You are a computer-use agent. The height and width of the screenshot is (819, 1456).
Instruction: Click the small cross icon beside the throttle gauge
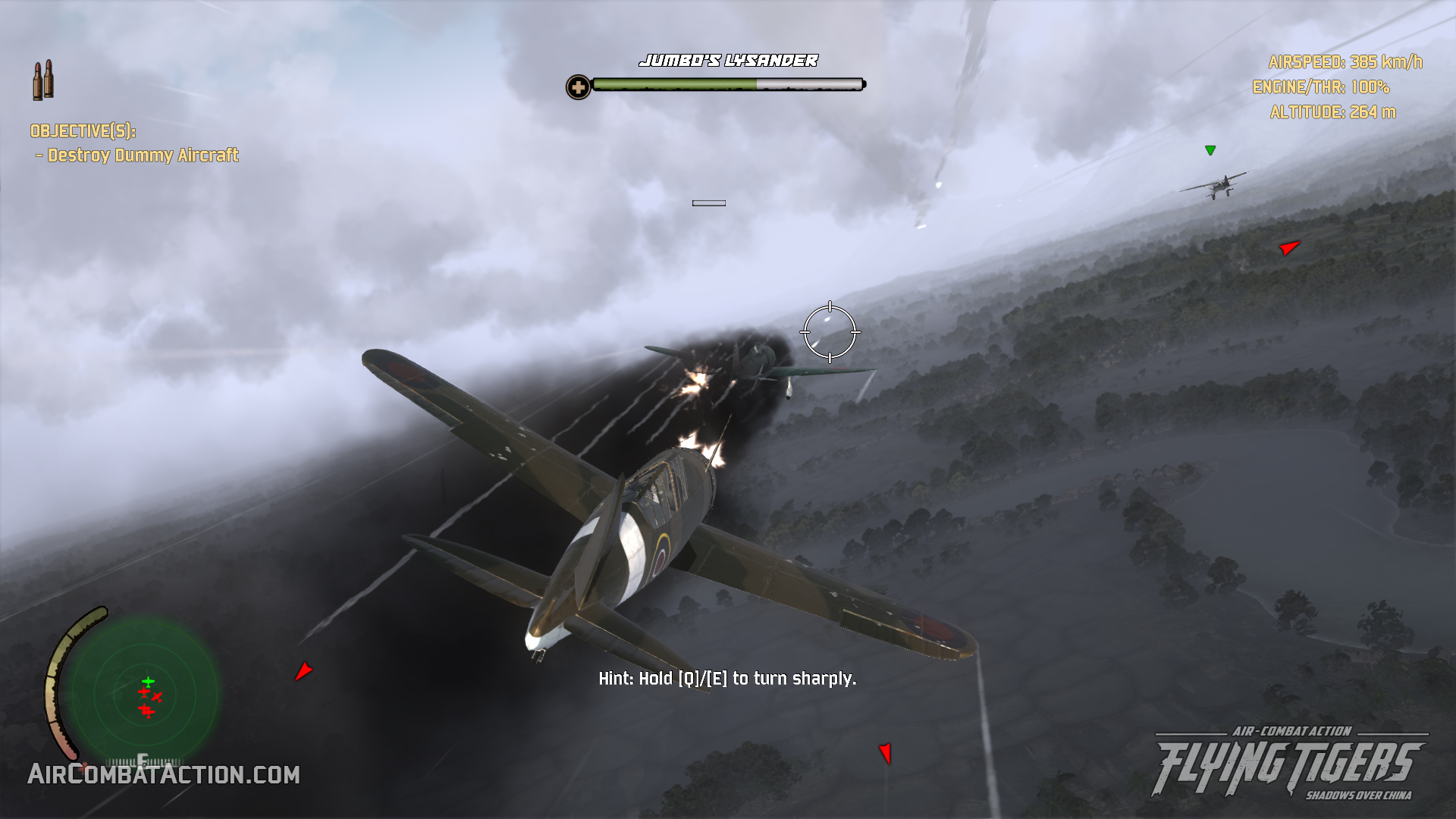coord(83,768)
